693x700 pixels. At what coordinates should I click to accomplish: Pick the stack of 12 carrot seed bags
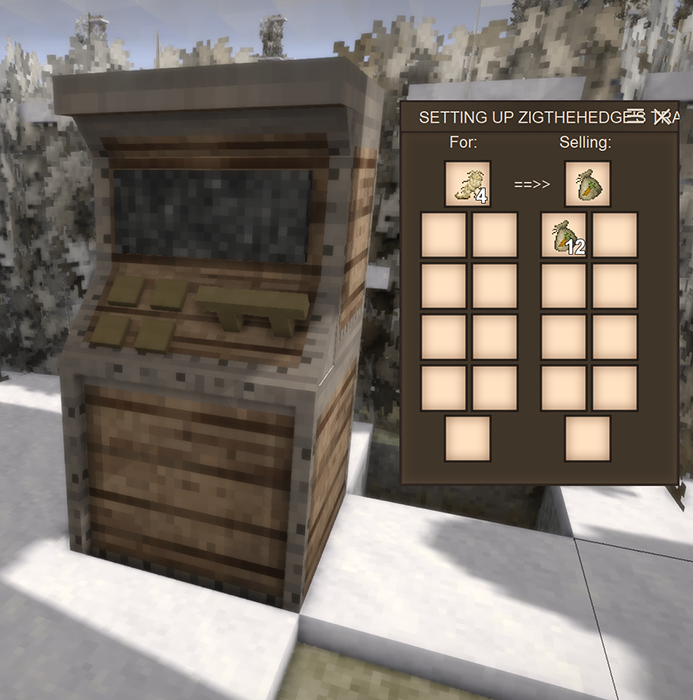coord(564,236)
